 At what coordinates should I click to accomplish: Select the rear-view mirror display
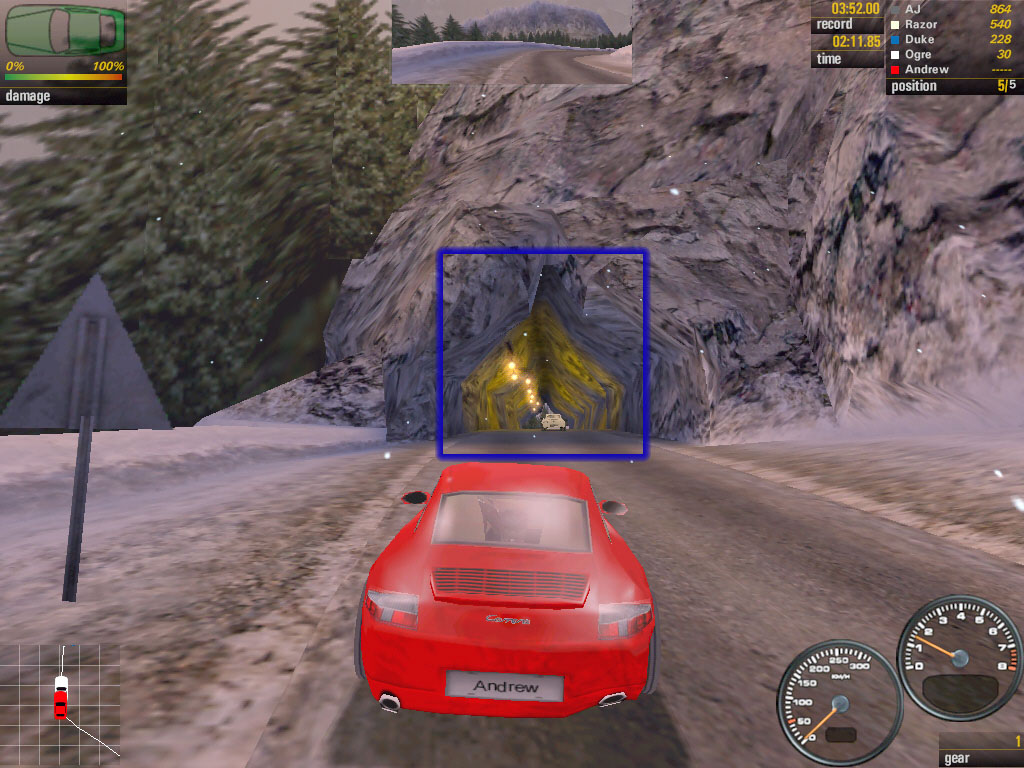[511, 41]
